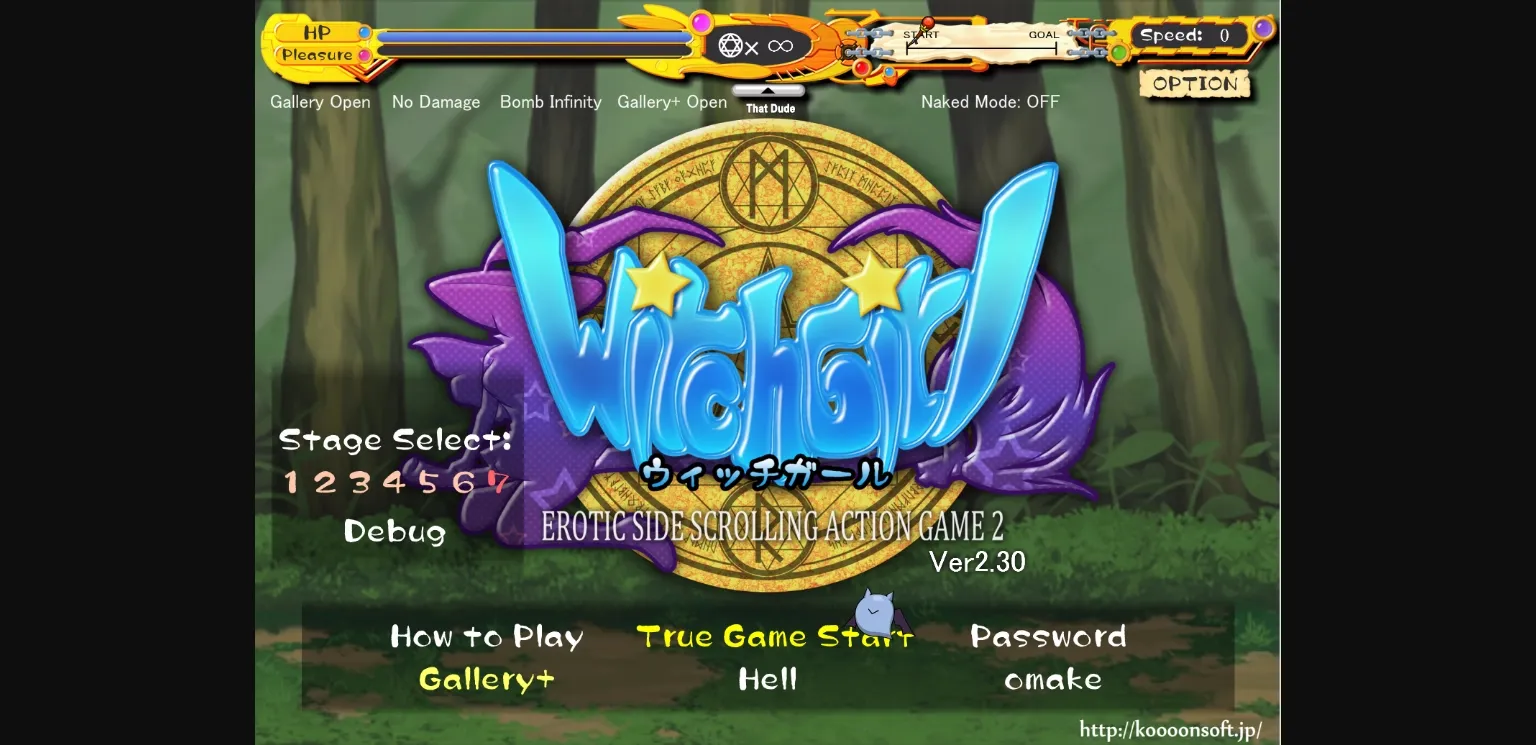Image resolution: width=1536 pixels, height=745 pixels.
Task: Select How to Play
Action: click(x=487, y=637)
